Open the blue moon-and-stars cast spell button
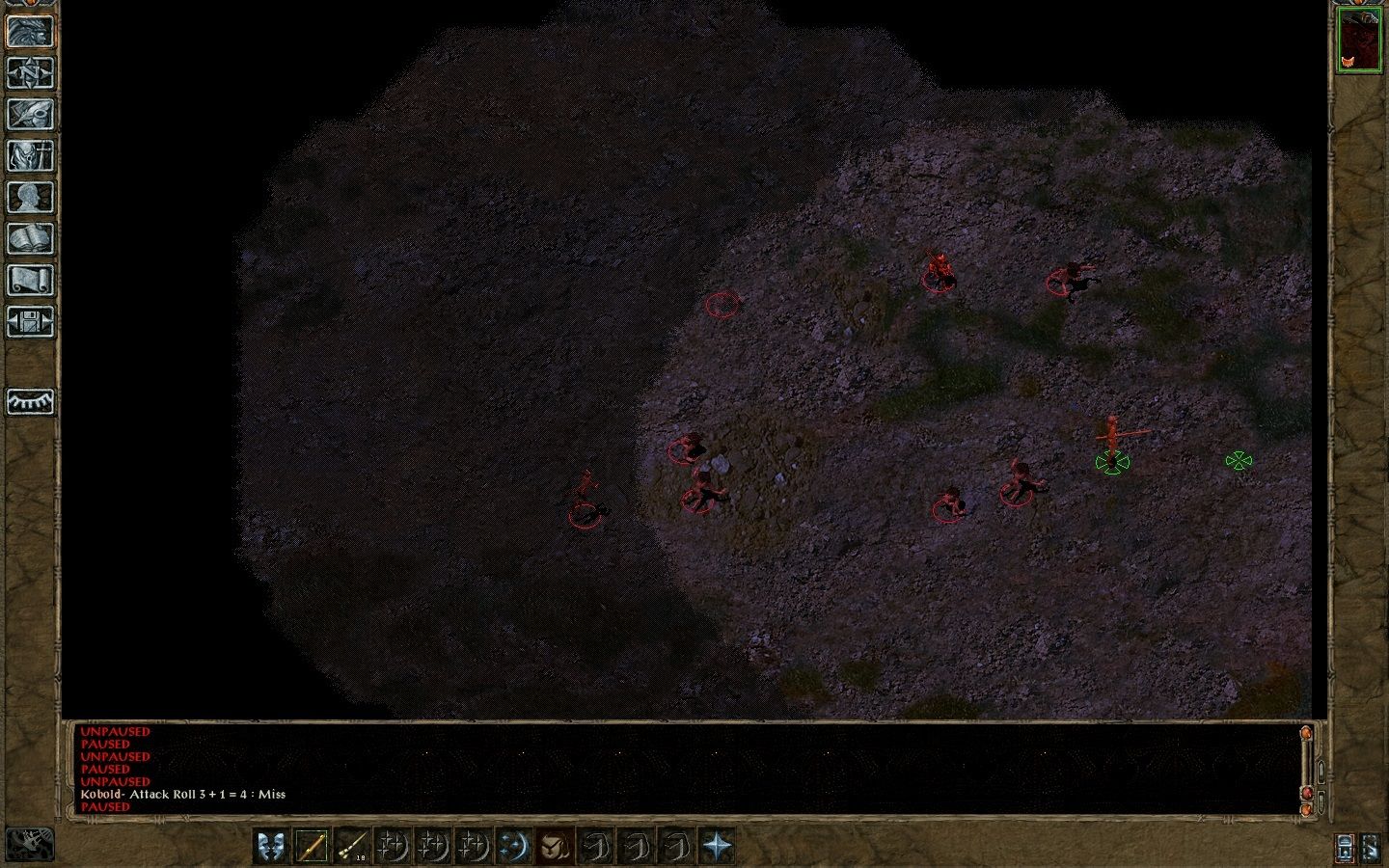Screen dimensions: 1389x868 click(513, 847)
